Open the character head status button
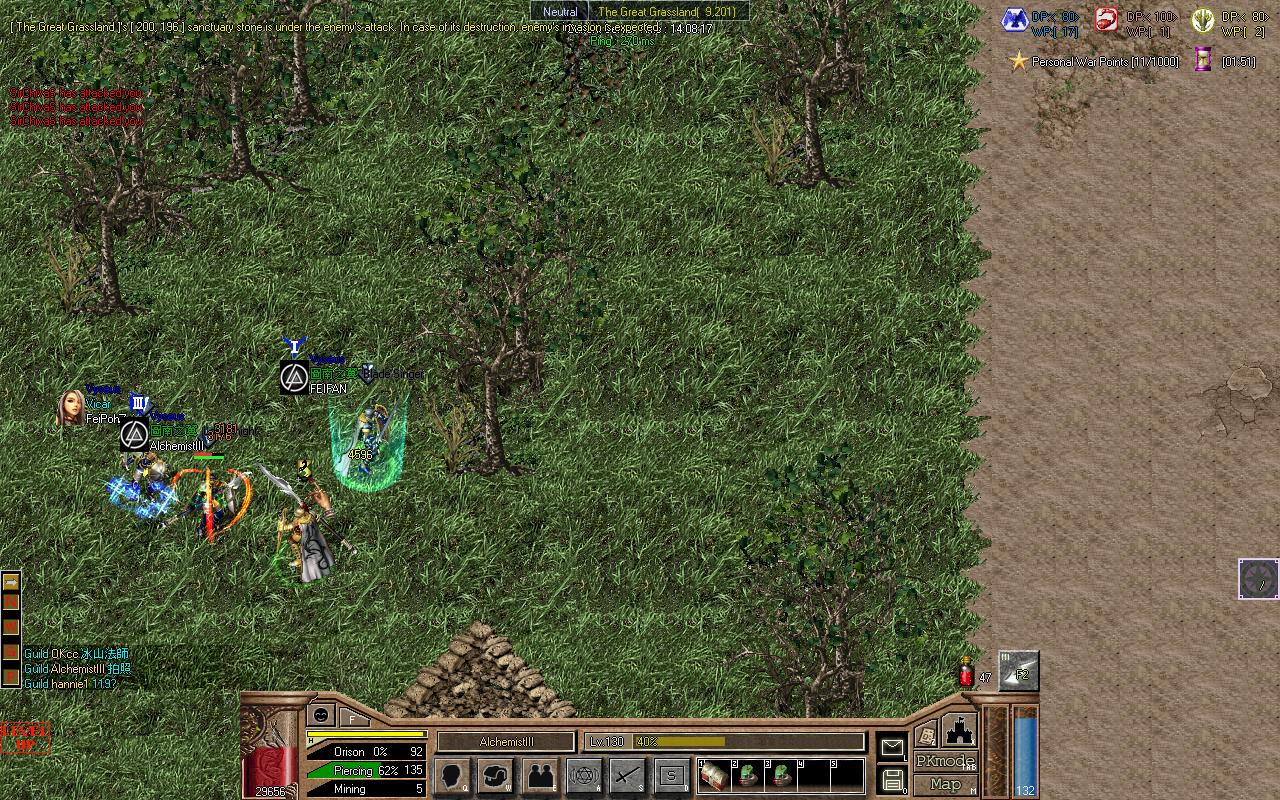The image size is (1280, 800). [452, 776]
